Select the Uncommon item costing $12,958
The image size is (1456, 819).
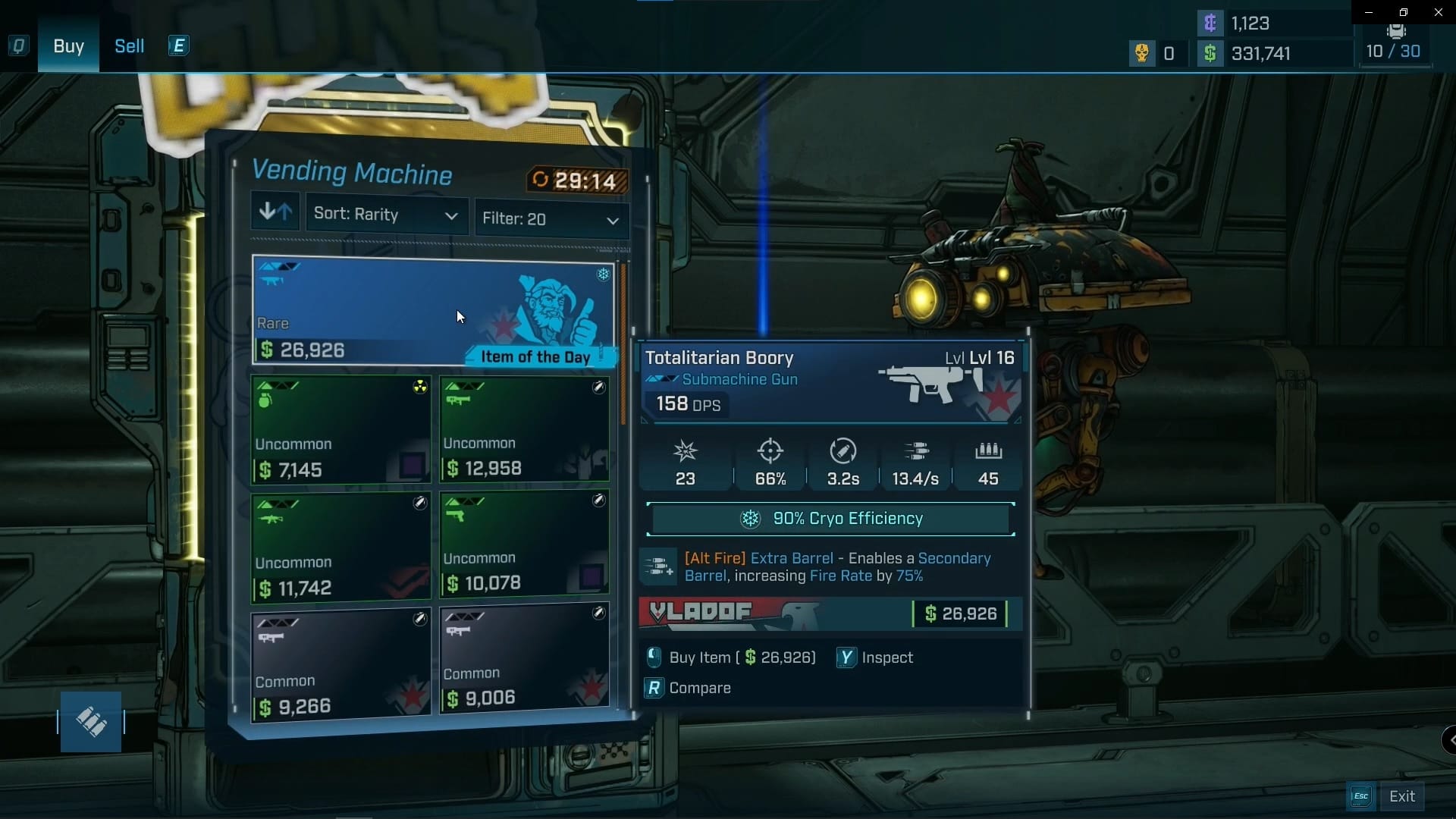[524, 429]
